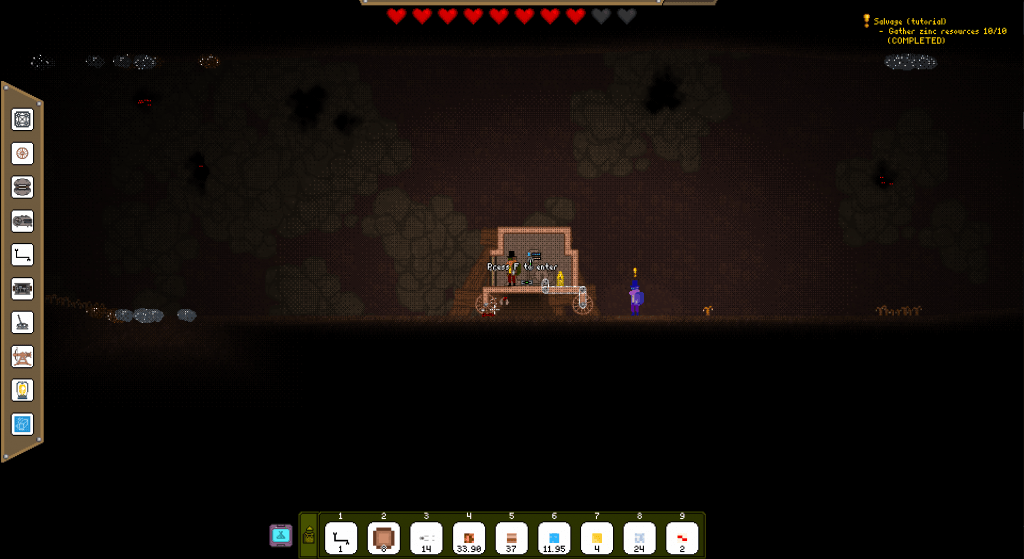This screenshot has width=1024, height=559.
Task: Pick the blue blueprint icon in side toolbar
Action: (23, 424)
